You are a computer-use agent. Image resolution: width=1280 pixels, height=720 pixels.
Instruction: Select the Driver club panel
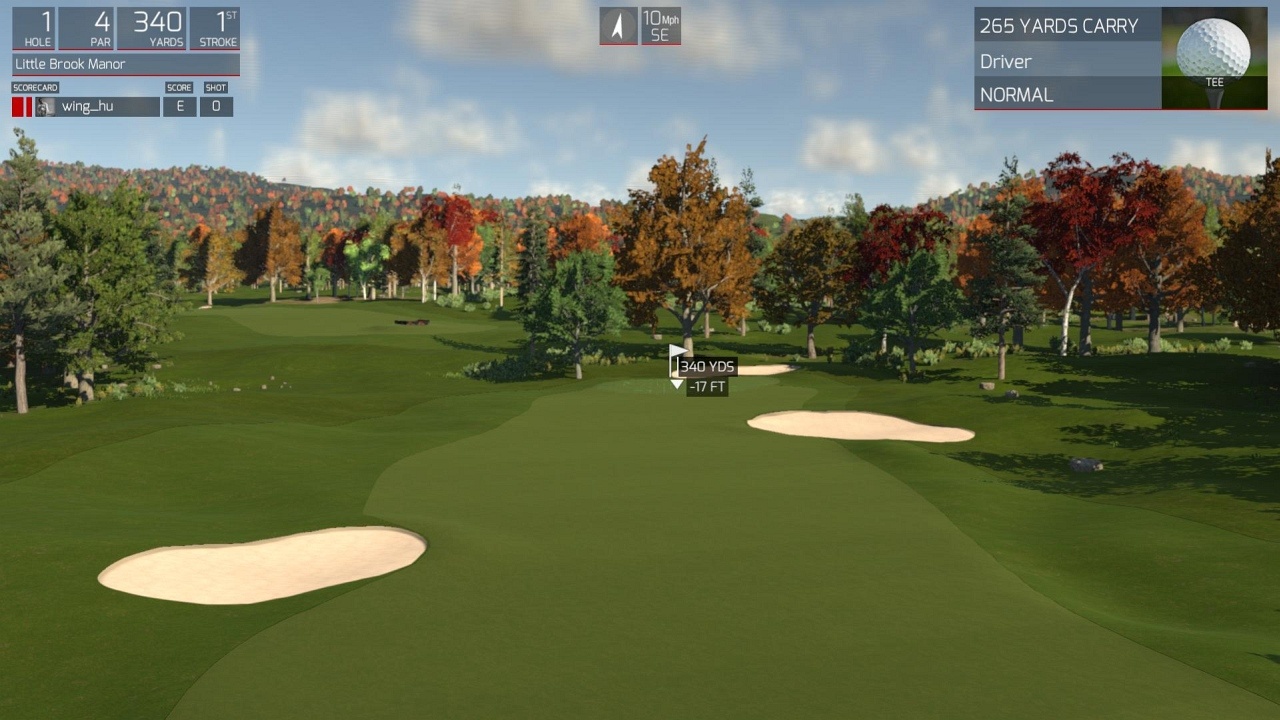click(x=1067, y=62)
